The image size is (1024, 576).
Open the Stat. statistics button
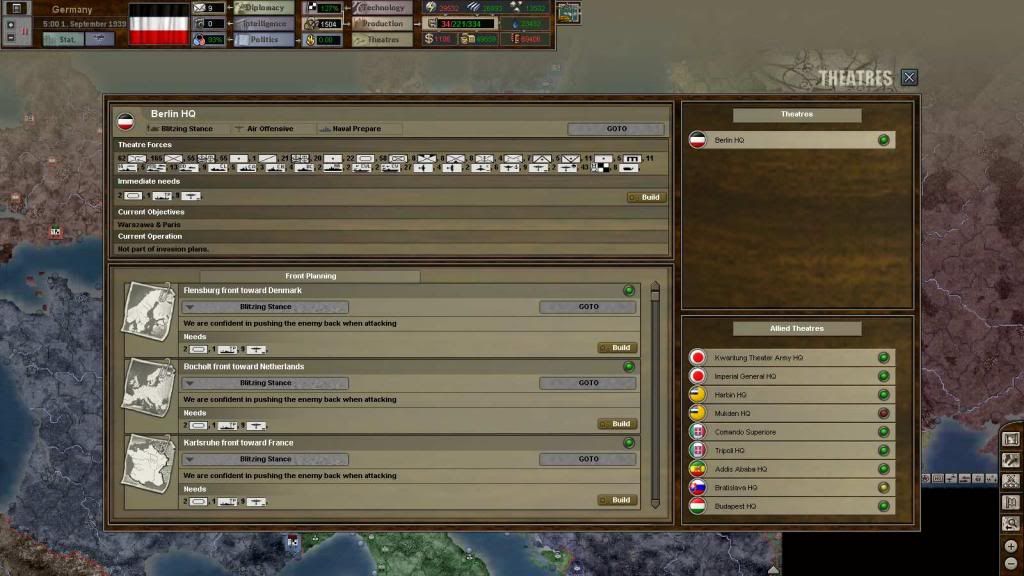click(x=62, y=40)
